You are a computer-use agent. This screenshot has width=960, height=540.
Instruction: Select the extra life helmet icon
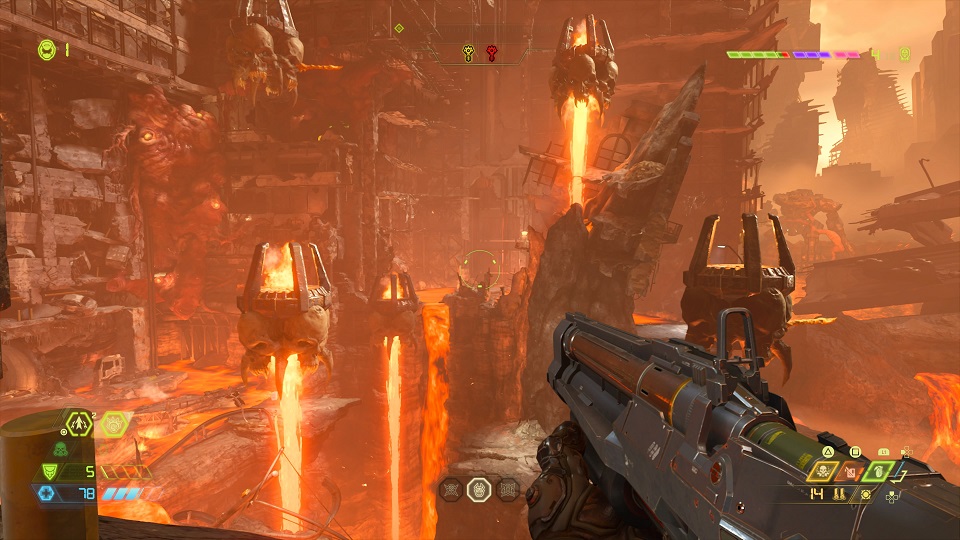click(47, 48)
